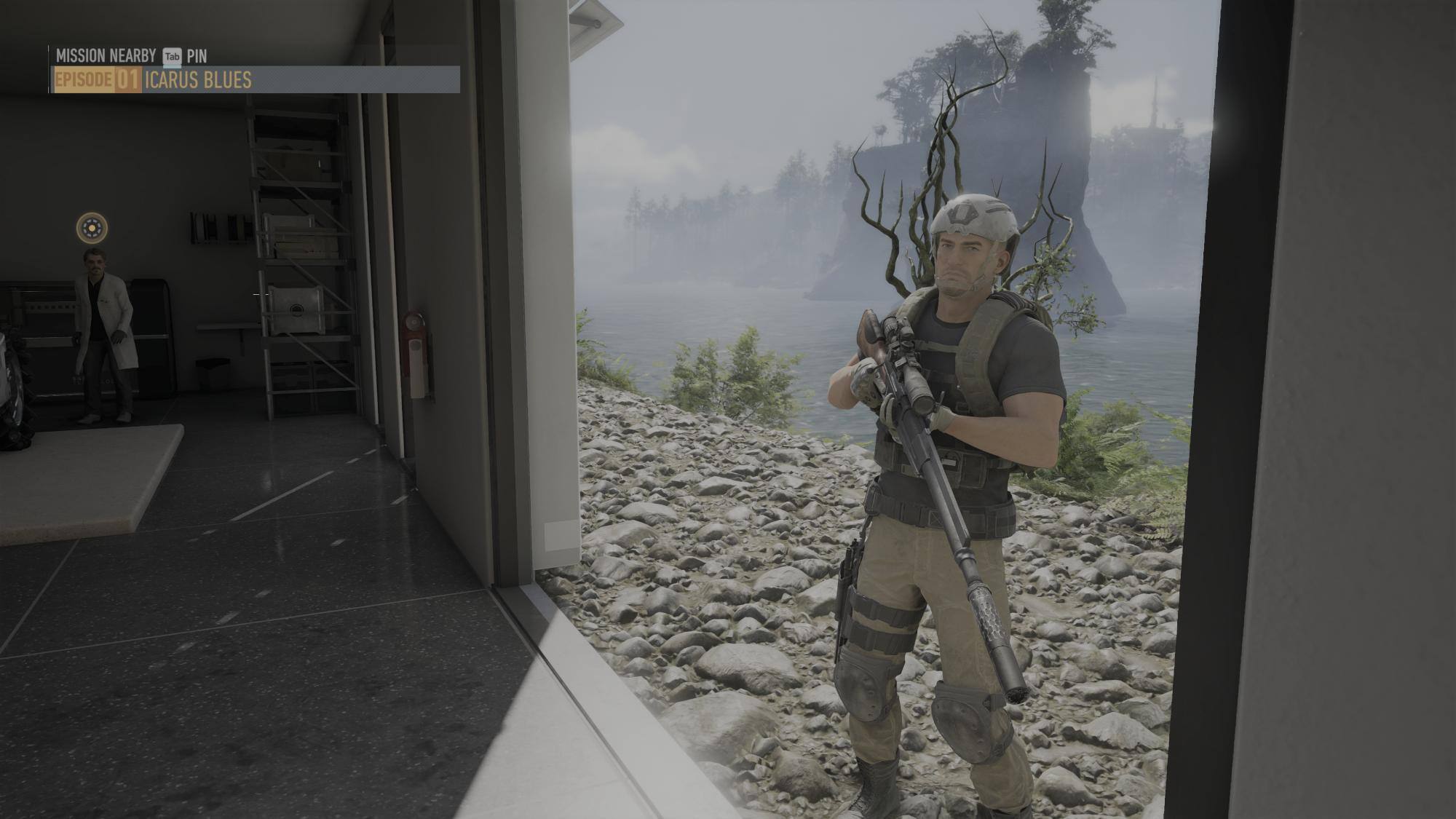Click the mission marker icon above the scientist
The image size is (1456, 819).
[x=92, y=228]
